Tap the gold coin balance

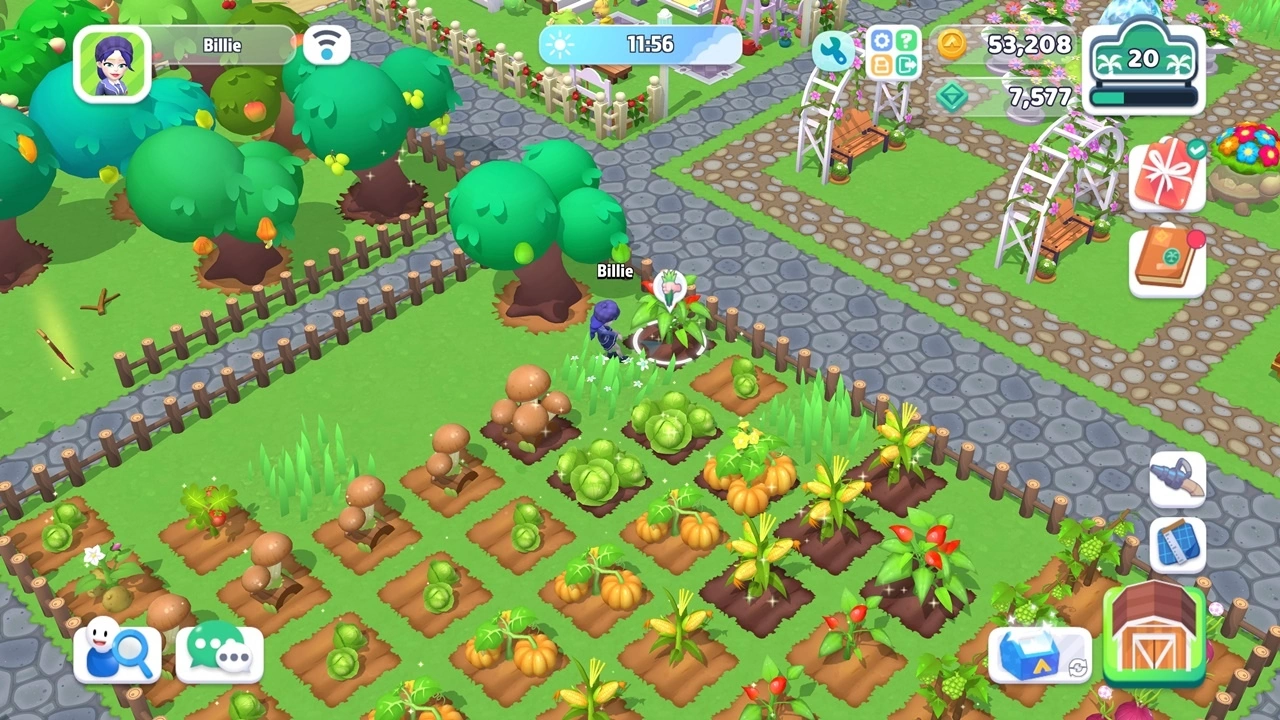[x=1005, y=44]
